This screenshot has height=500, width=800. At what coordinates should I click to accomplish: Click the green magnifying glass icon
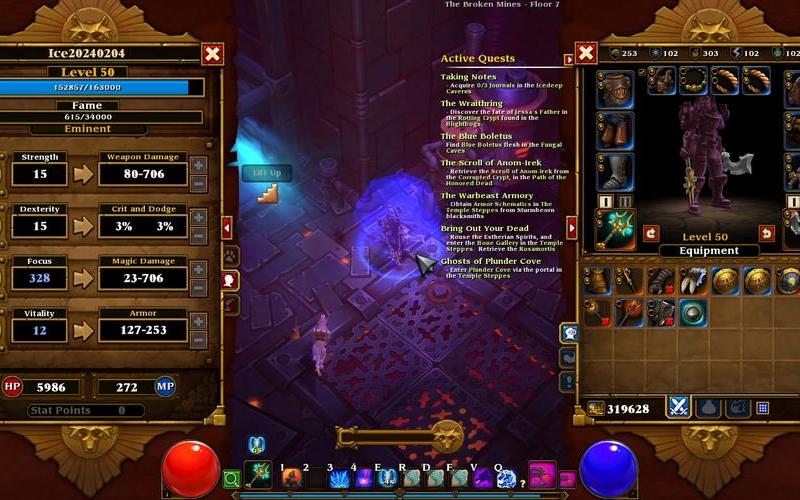coord(231,480)
